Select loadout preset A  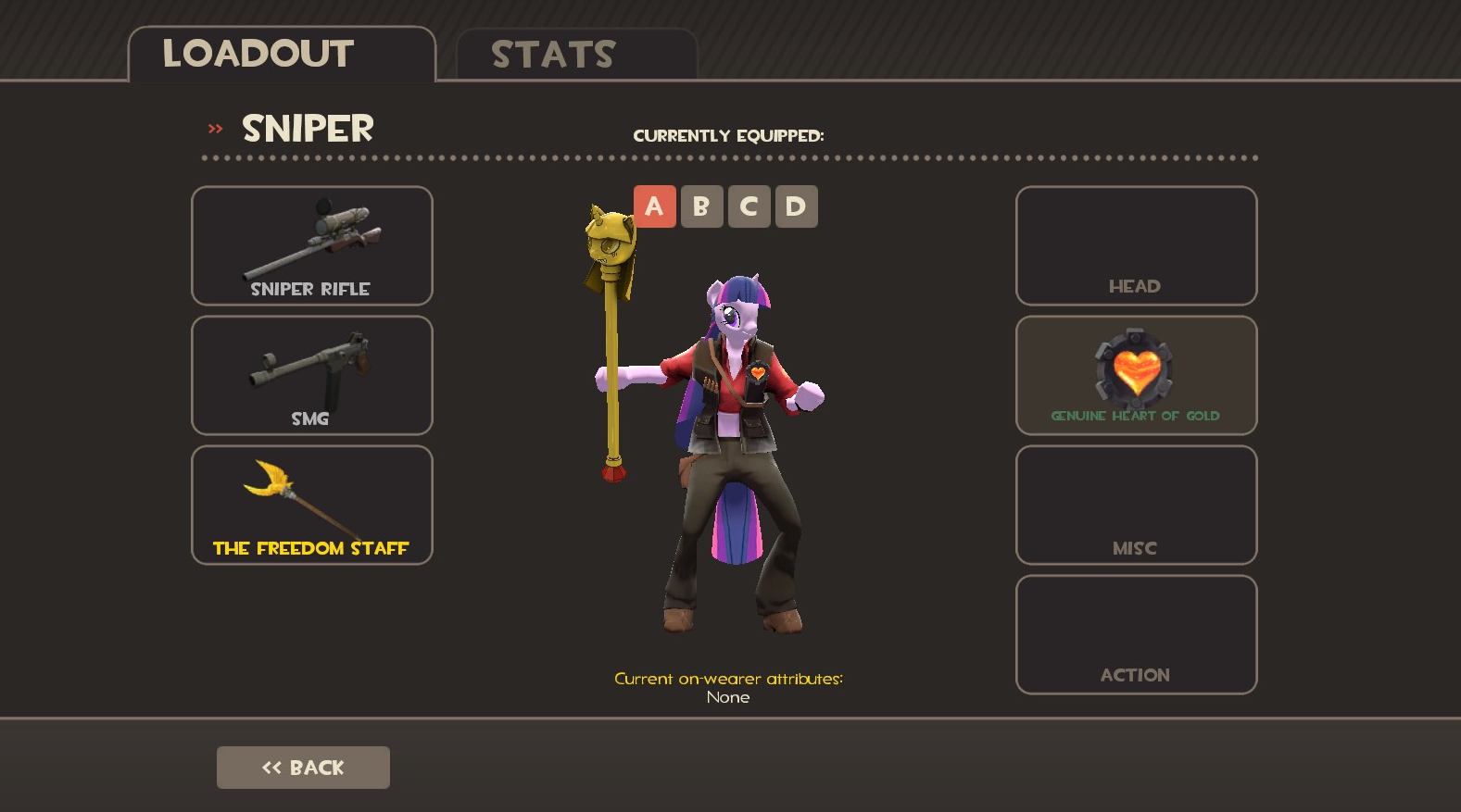point(655,206)
